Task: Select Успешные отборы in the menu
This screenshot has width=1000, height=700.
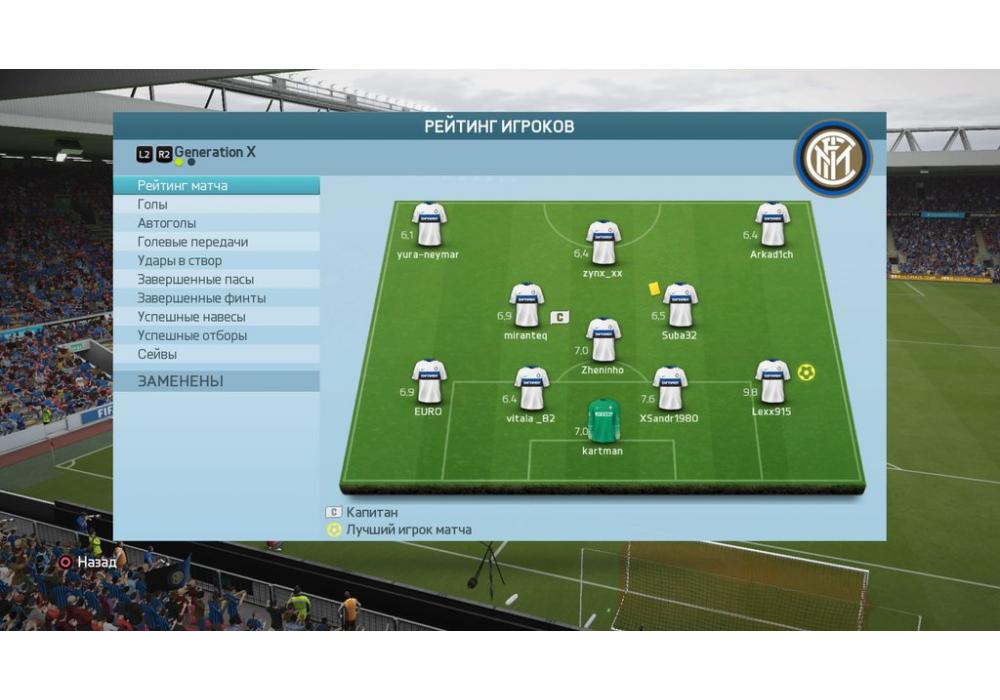Action: tap(192, 336)
